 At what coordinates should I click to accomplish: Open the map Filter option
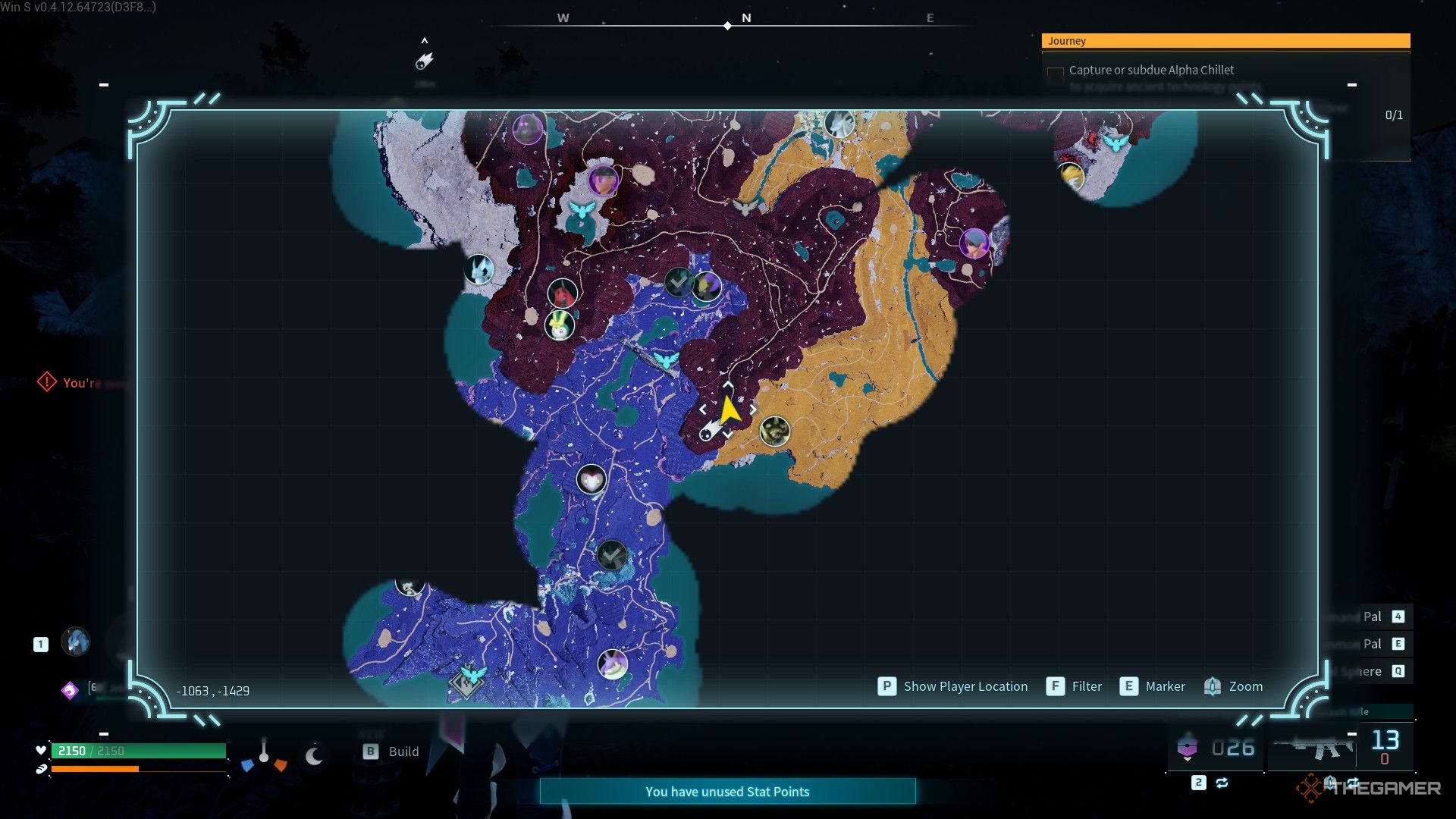click(x=1075, y=686)
